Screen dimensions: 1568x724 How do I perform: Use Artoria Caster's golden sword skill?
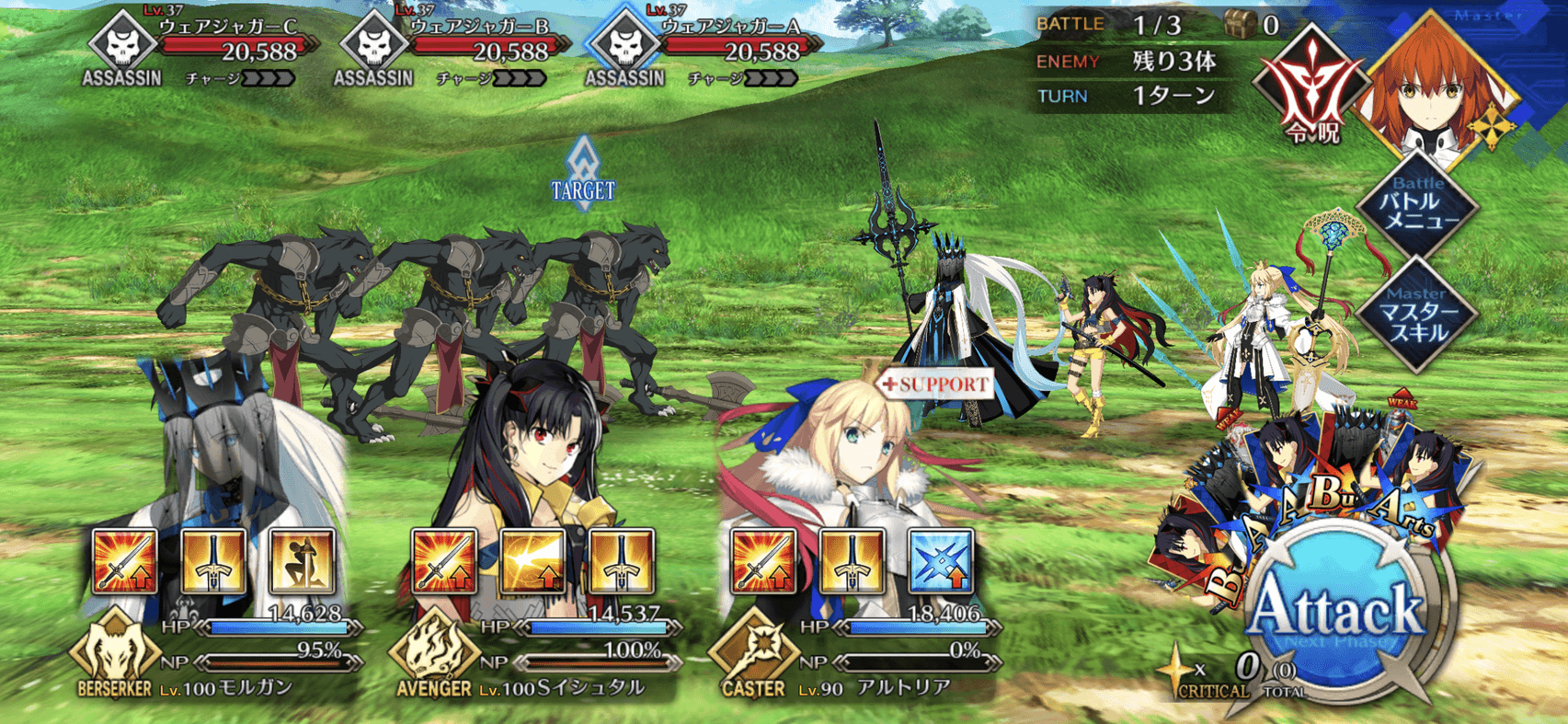point(852,561)
